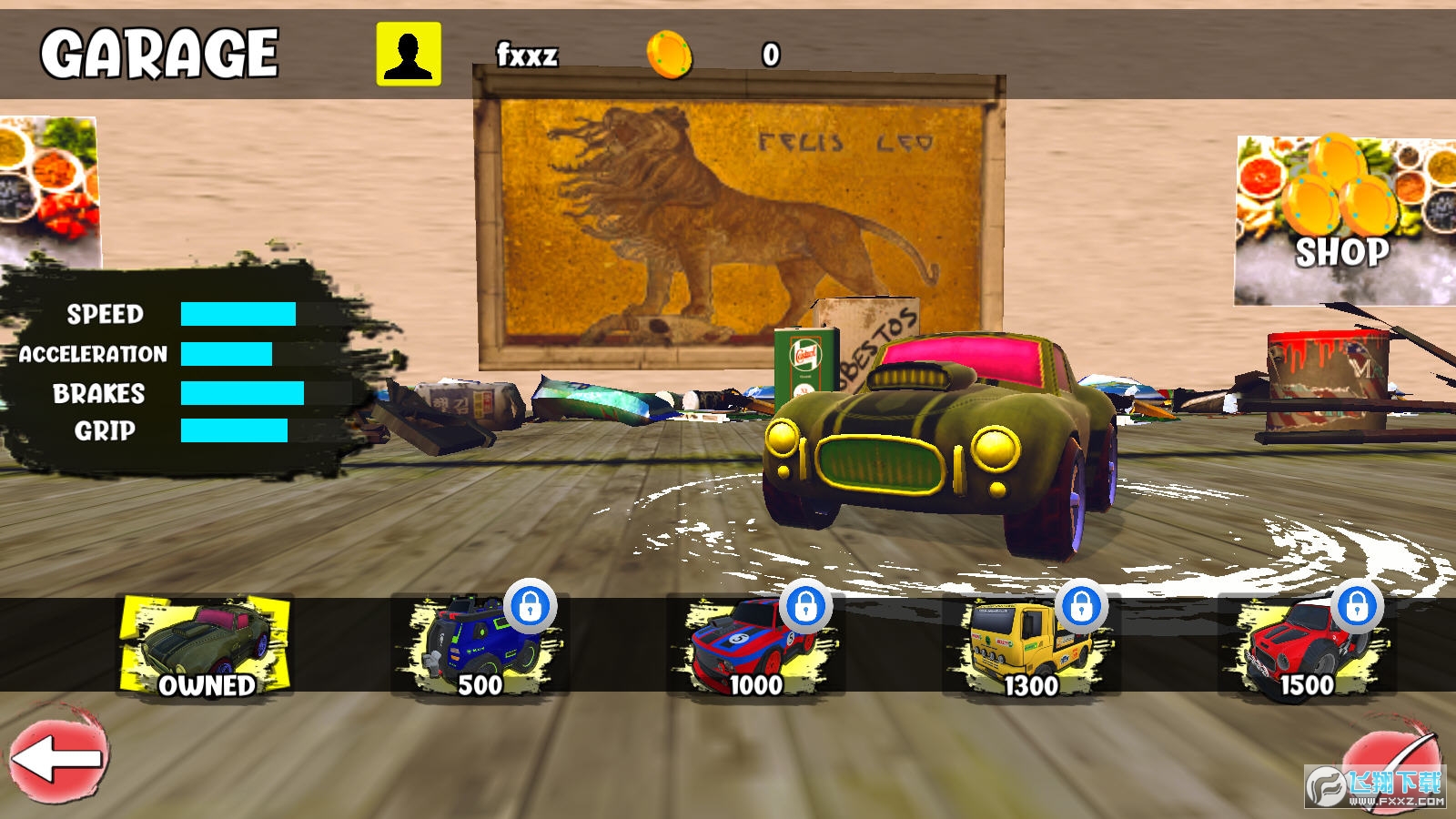
Task: Choose the locked blue jeep costing 500
Action: click(x=480, y=645)
